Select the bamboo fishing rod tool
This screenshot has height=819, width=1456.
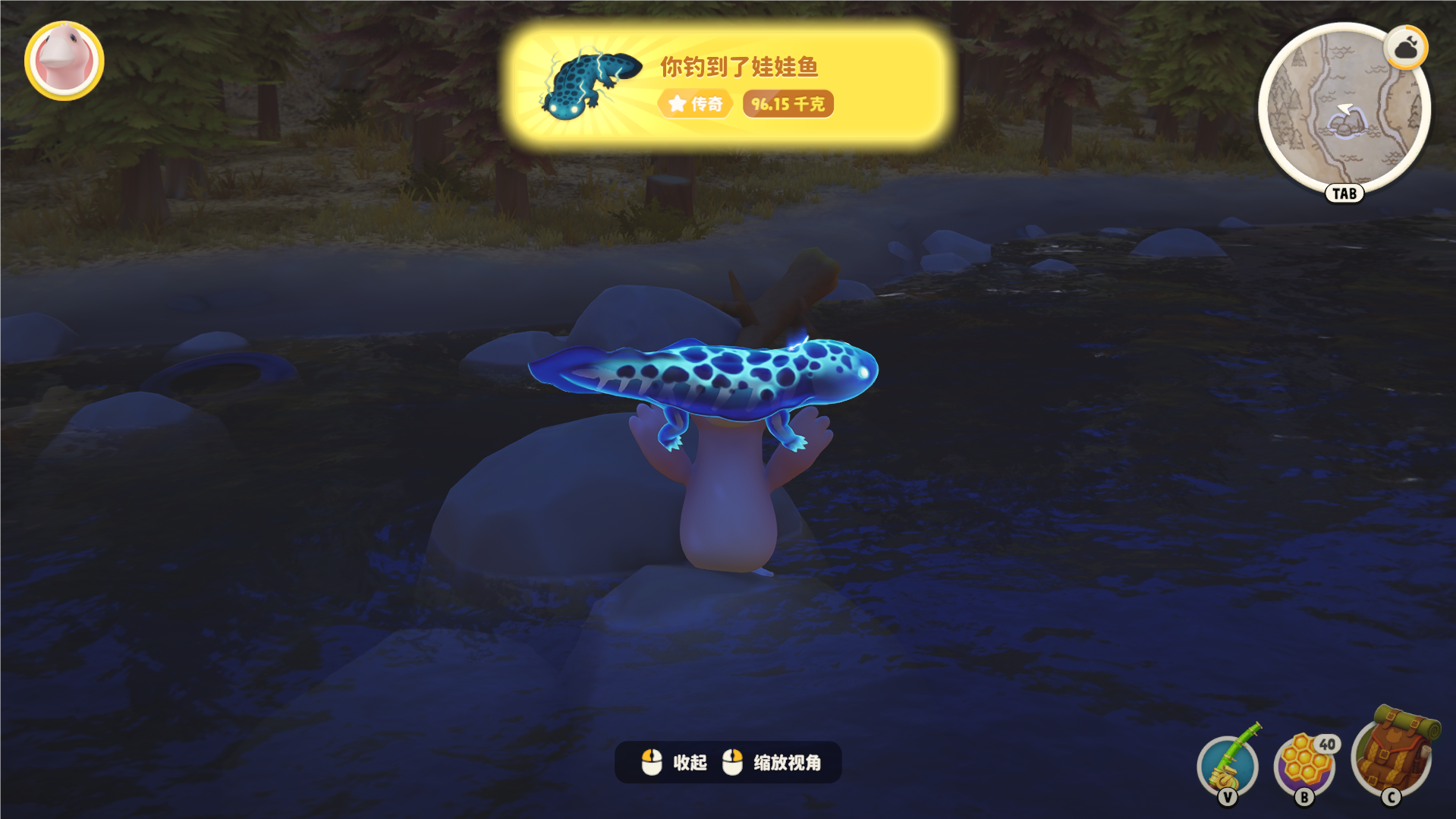pyautogui.click(x=1228, y=764)
